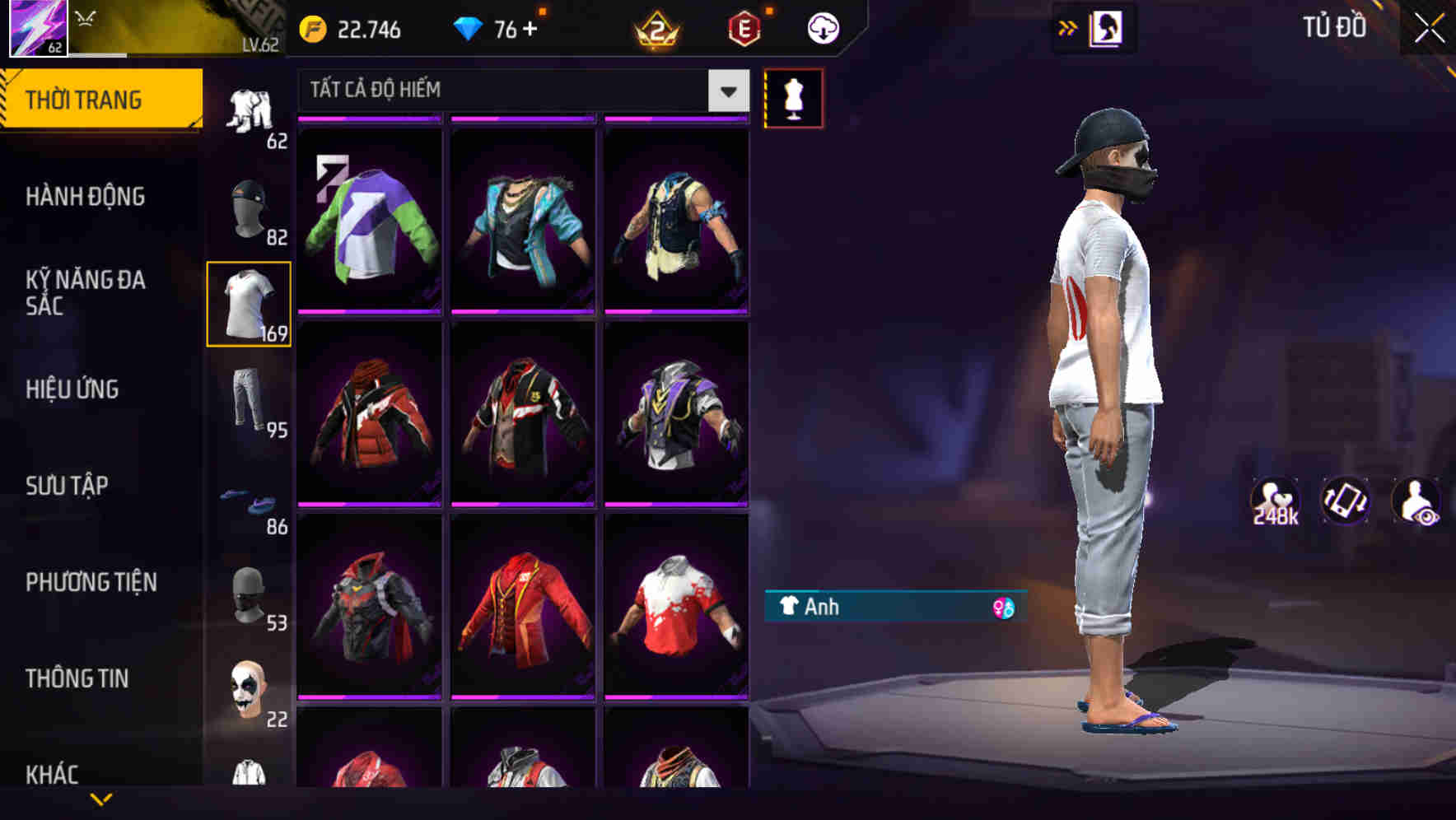
Task: Select the Elite pass hexagon icon
Action: pos(744,27)
